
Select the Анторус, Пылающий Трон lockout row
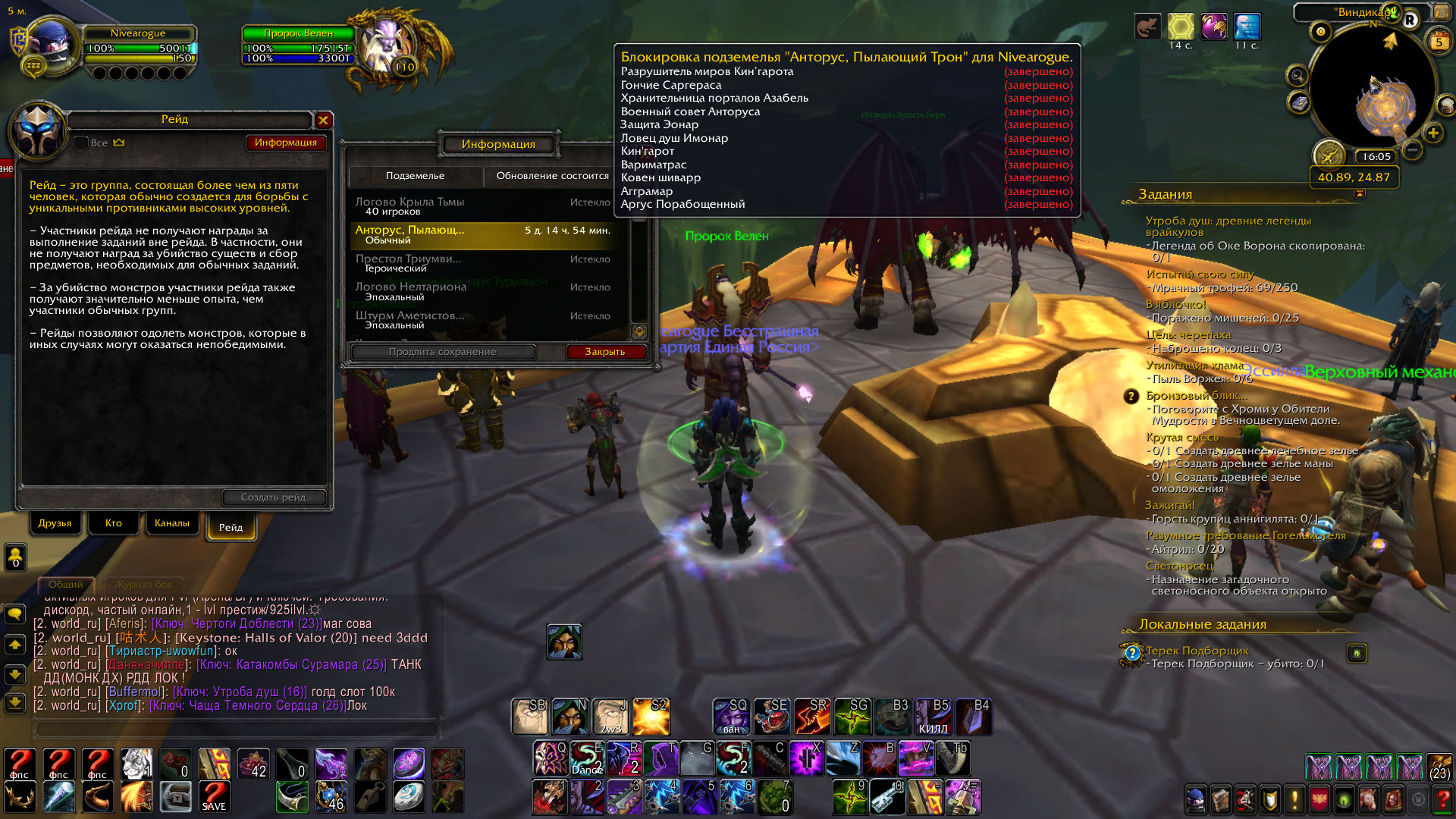(483, 235)
